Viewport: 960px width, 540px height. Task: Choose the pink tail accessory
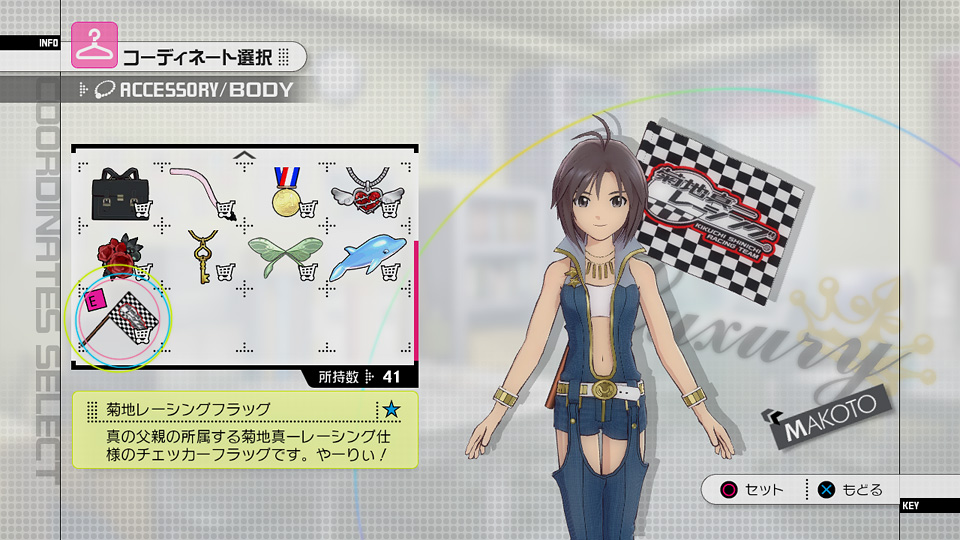[203, 190]
